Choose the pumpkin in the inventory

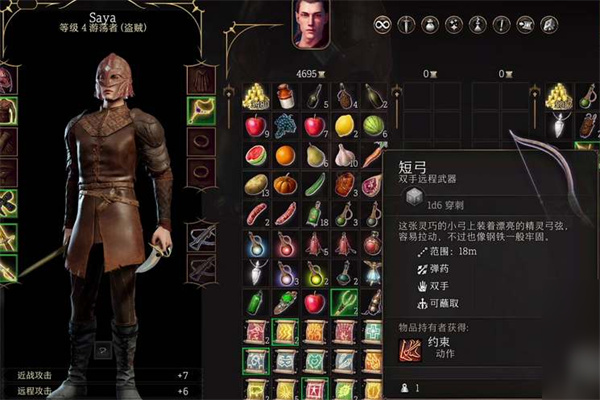(284, 185)
